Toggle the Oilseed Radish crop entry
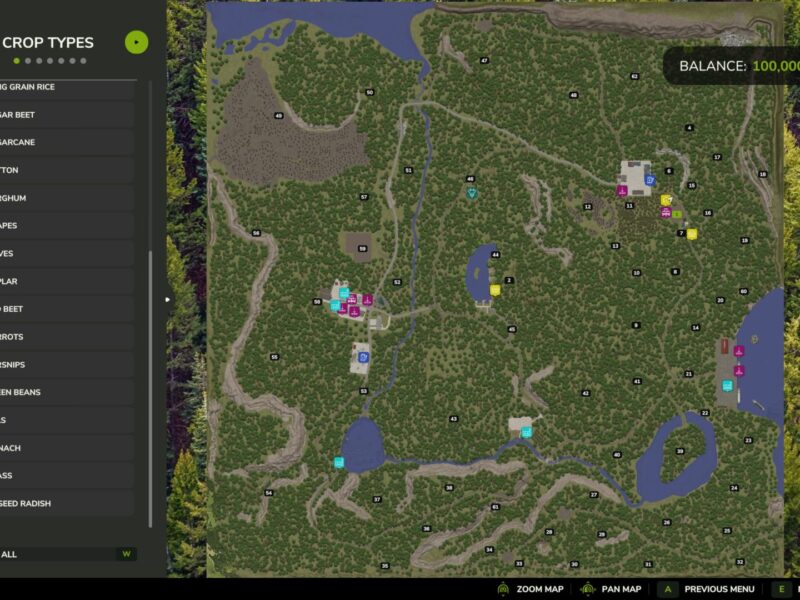The height and width of the screenshot is (600, 800). [60, 503]
